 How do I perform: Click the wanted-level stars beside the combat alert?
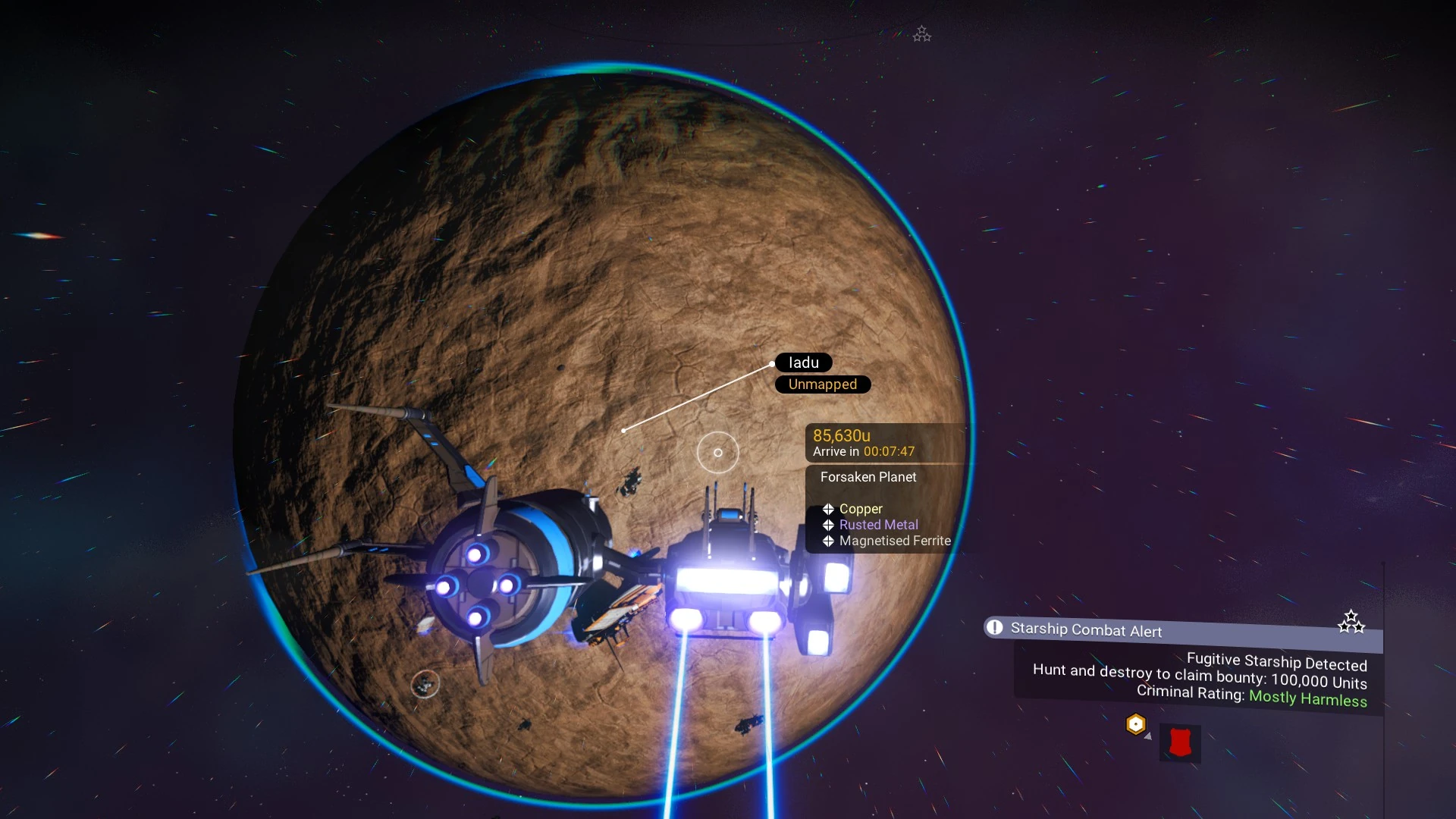(1351, 622)
